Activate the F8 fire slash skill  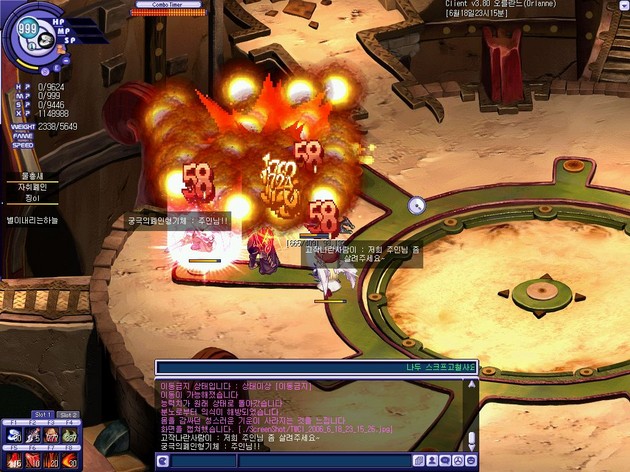pyautogui.click(x=70, y=461)
